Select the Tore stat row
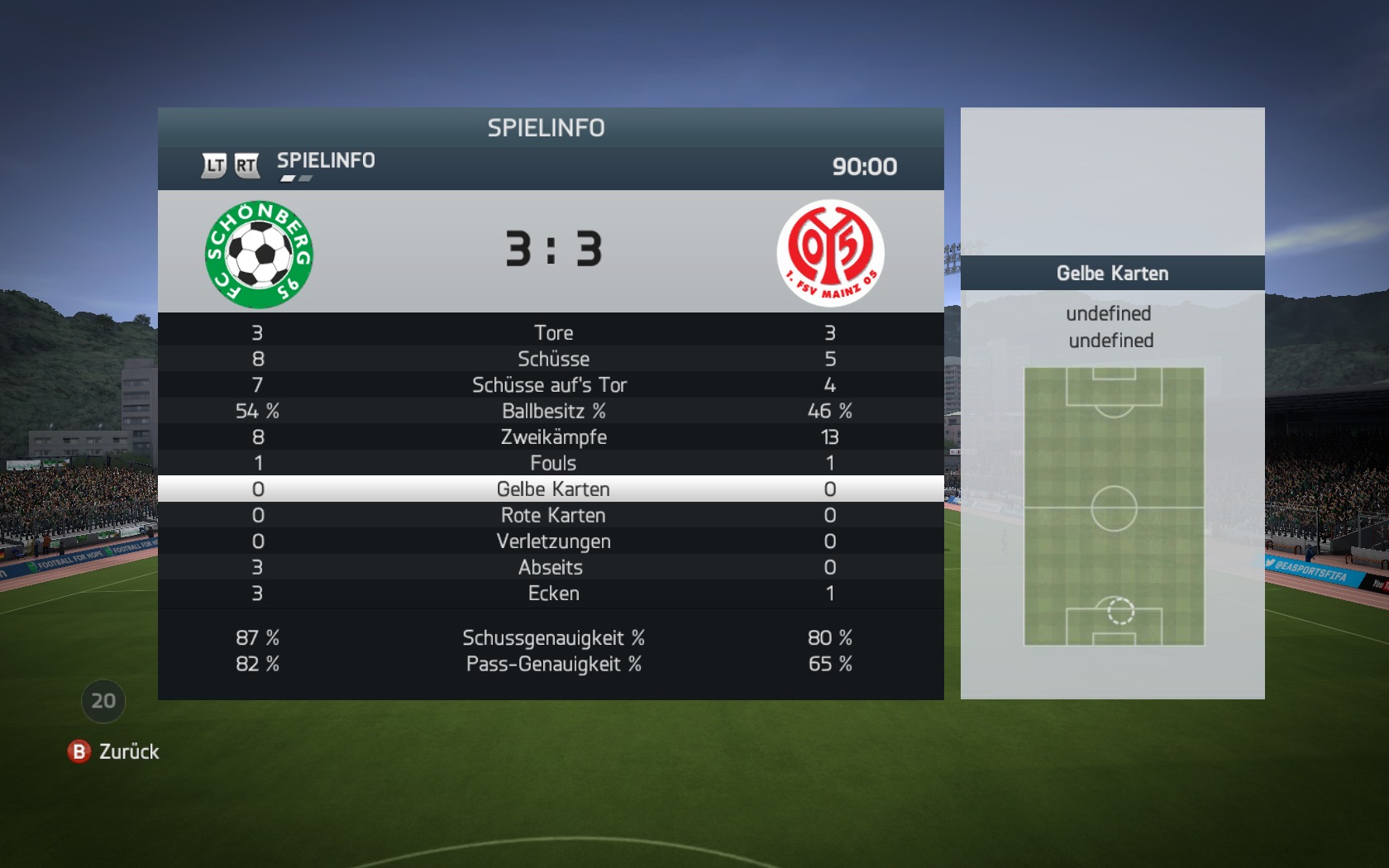The image size is (1389, 868). [552, 333]
